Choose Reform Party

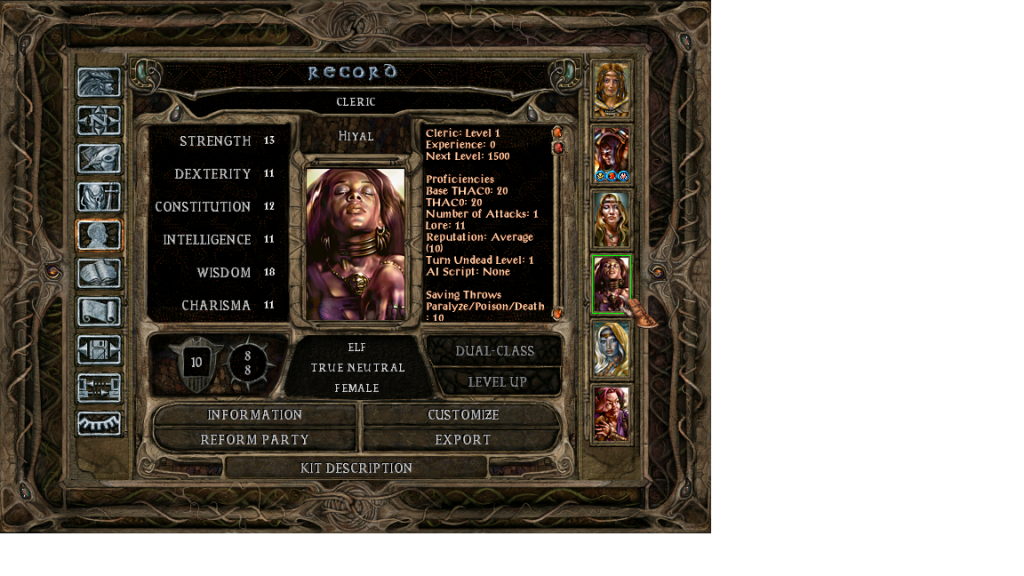pyautogui.click(x=254, y=440)
